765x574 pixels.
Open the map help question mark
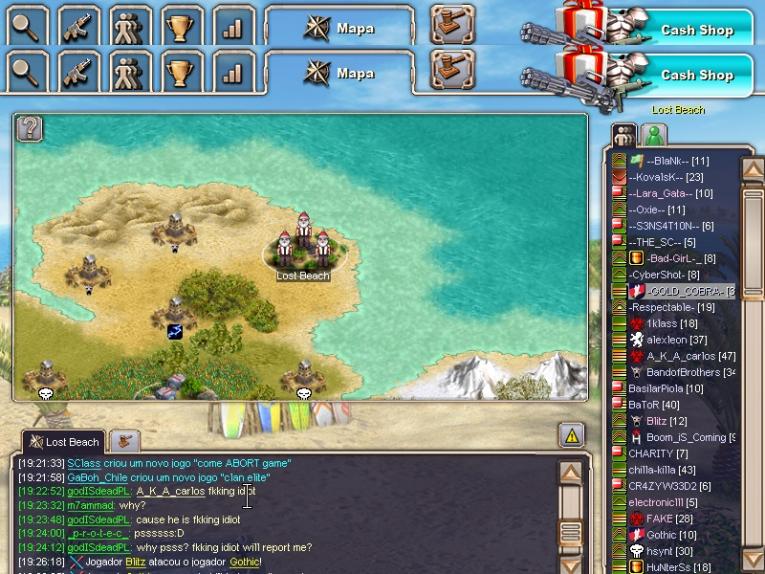click(x=31, y=128)
